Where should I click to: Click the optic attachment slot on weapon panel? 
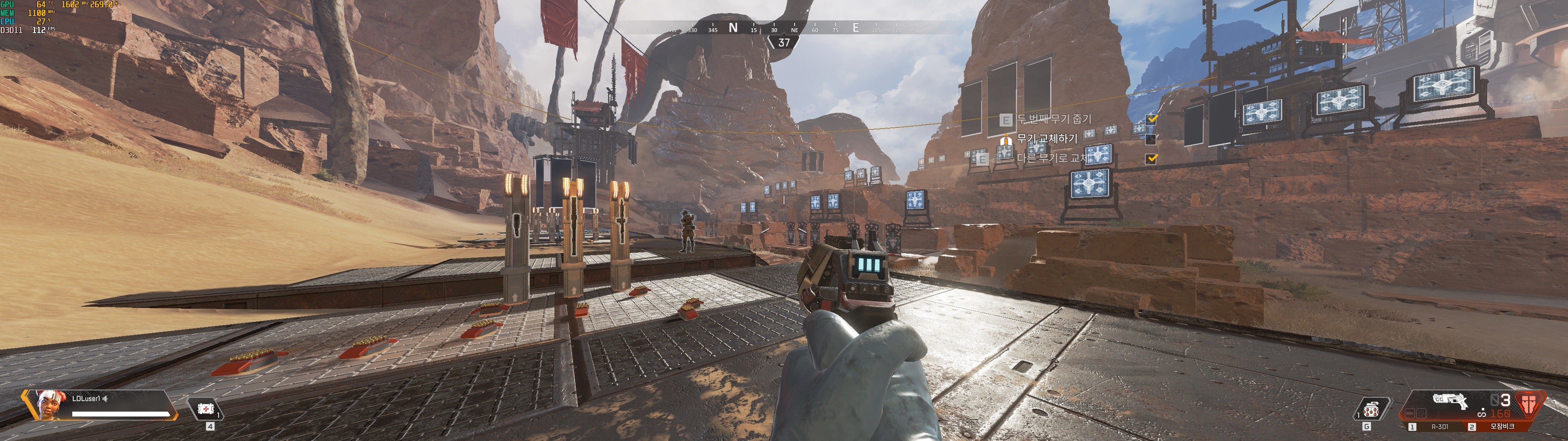pos(1422,414)
